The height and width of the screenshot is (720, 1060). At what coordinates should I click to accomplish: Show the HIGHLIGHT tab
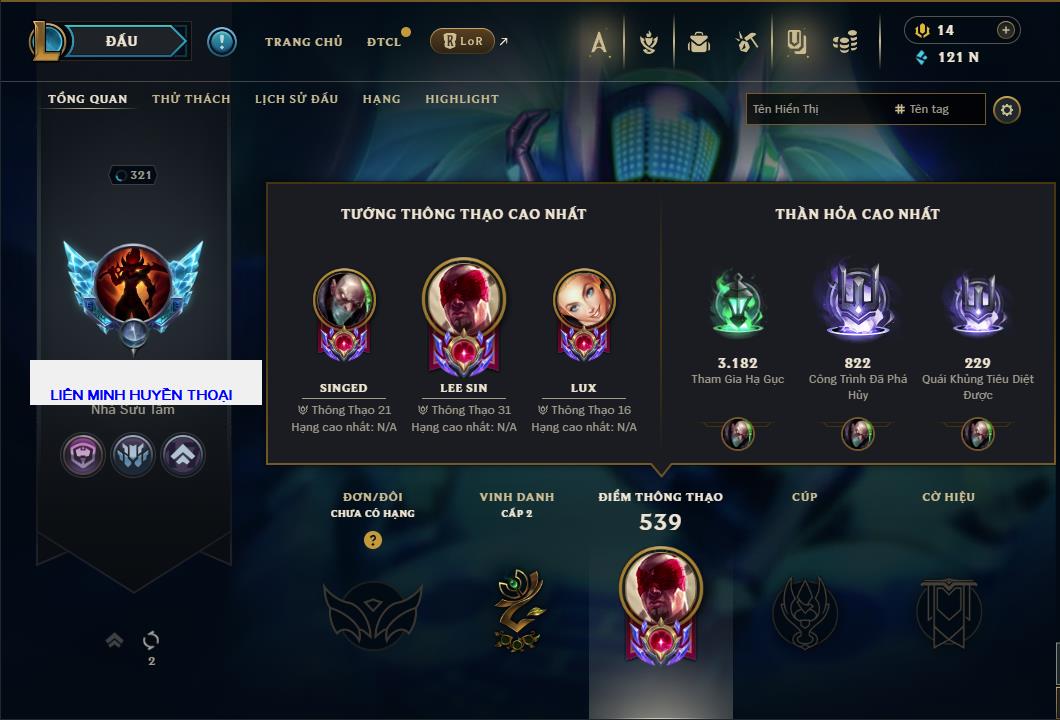click(x=461, y=99)
